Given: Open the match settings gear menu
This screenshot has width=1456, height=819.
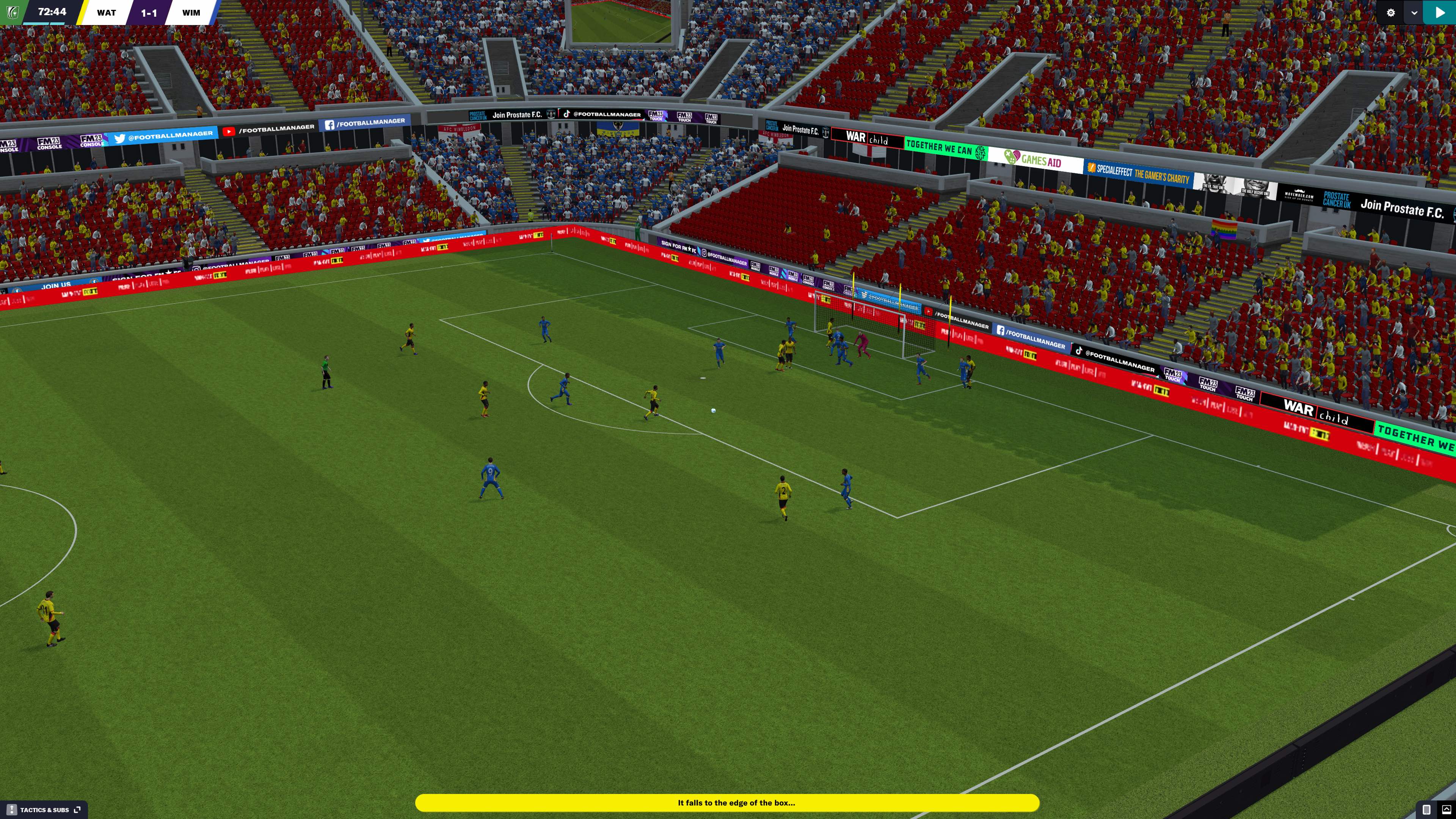Looking at the screenshot, I should (1390, 13).
